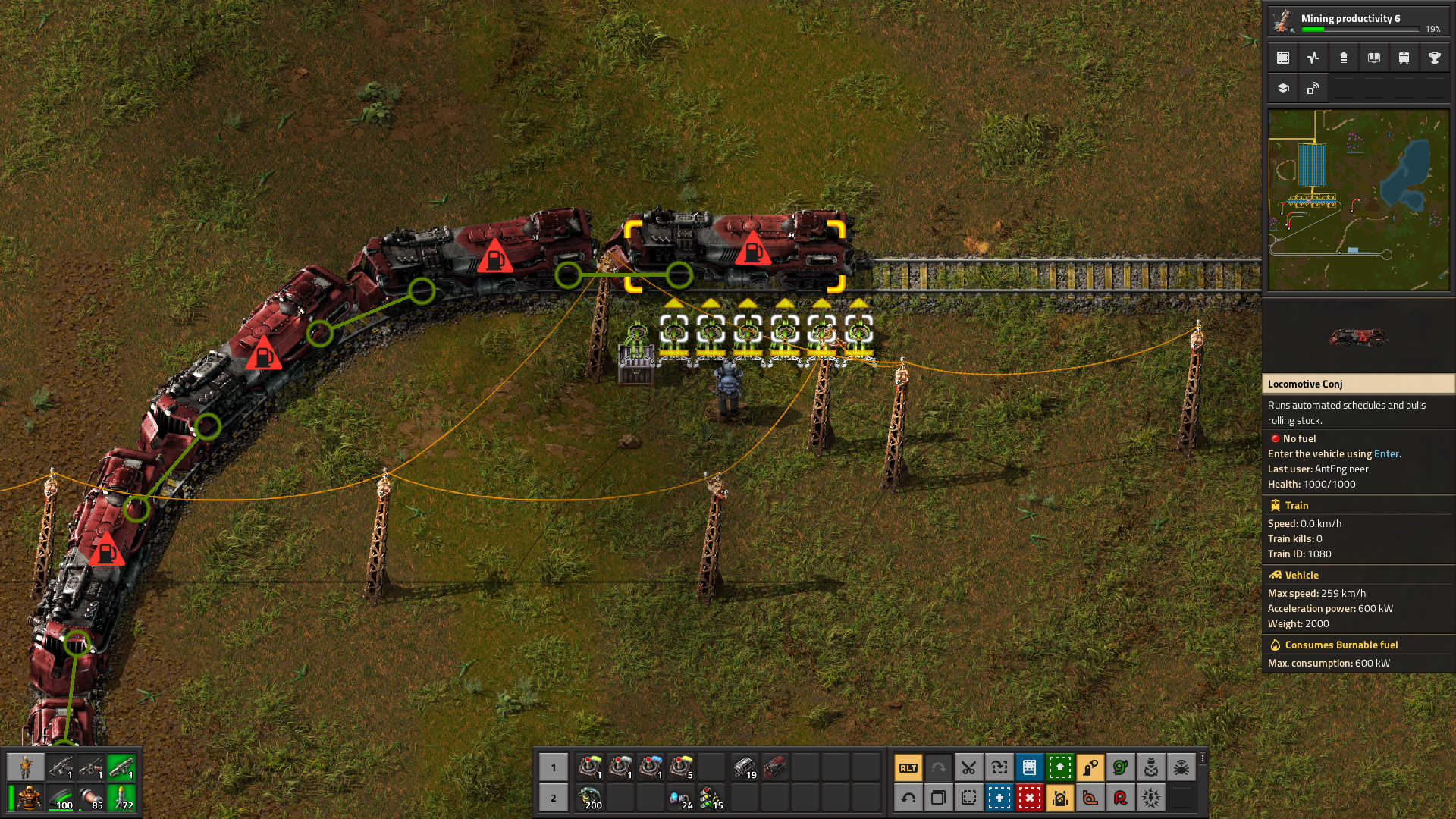The image size is (1456, 819).
Task: Grab a rail signal from the quickbar
Action: 711,797
